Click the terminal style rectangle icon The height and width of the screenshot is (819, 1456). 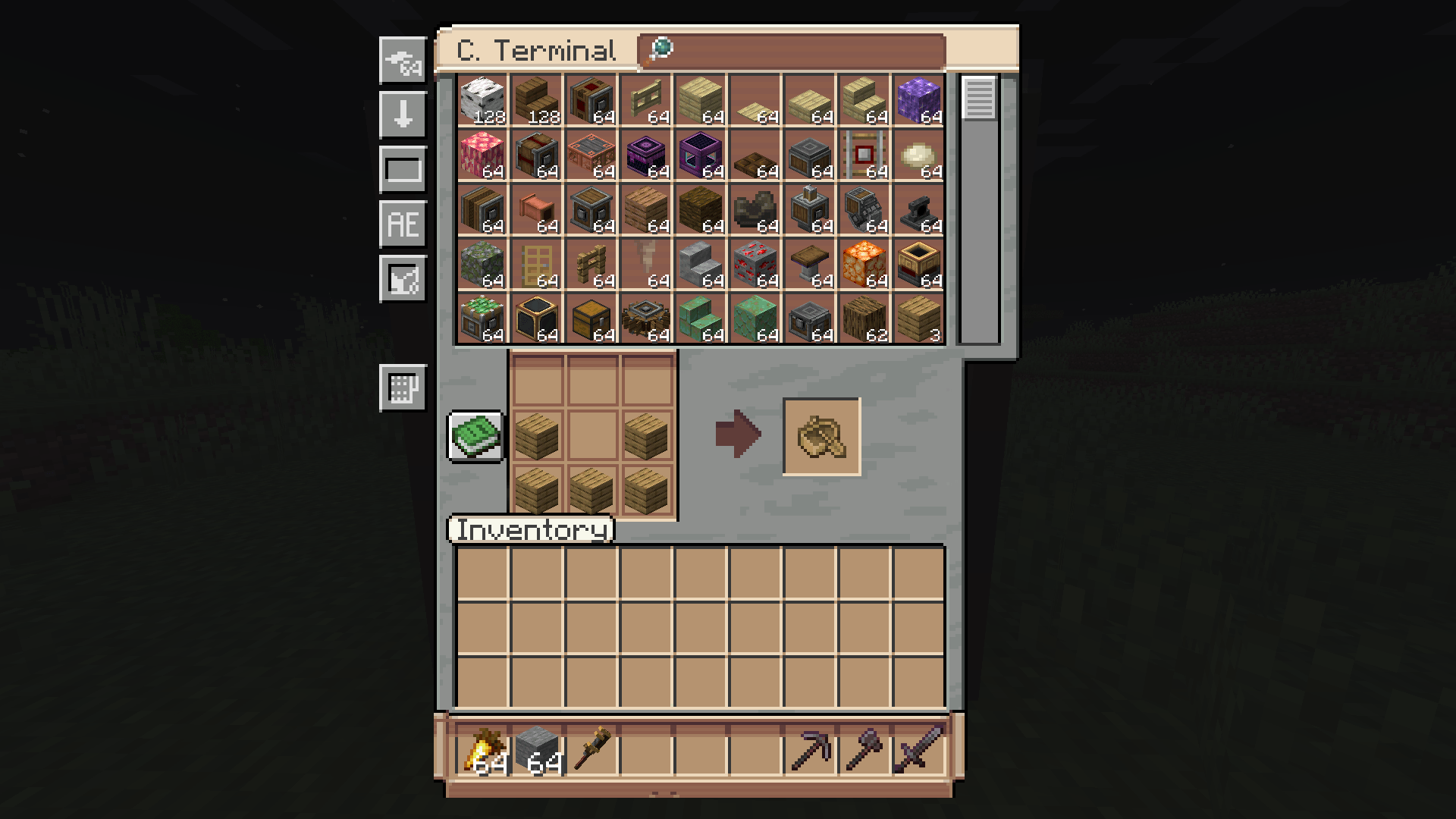click(x=402, y=168)
